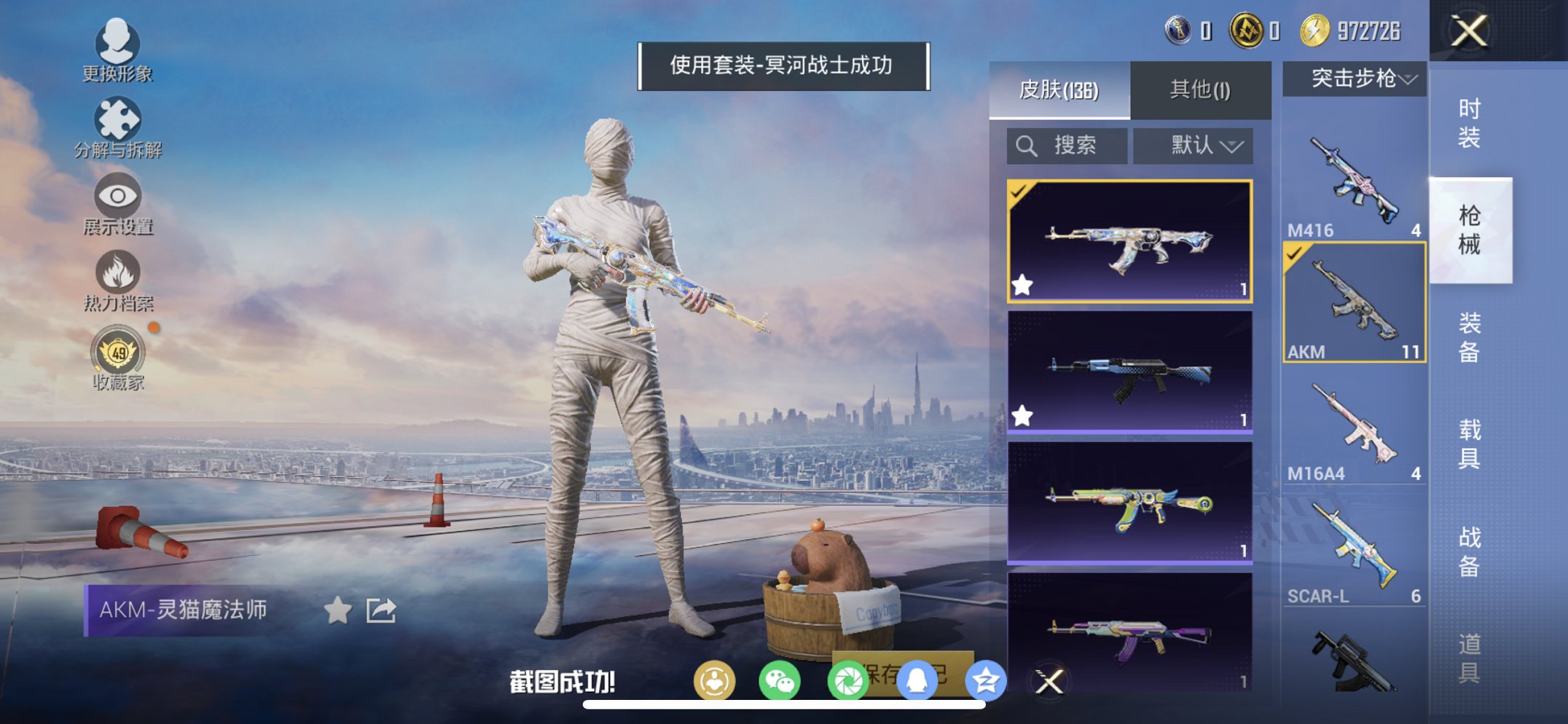
Task: Open the share export icon beside the star
Action: [x=381, y=610]
